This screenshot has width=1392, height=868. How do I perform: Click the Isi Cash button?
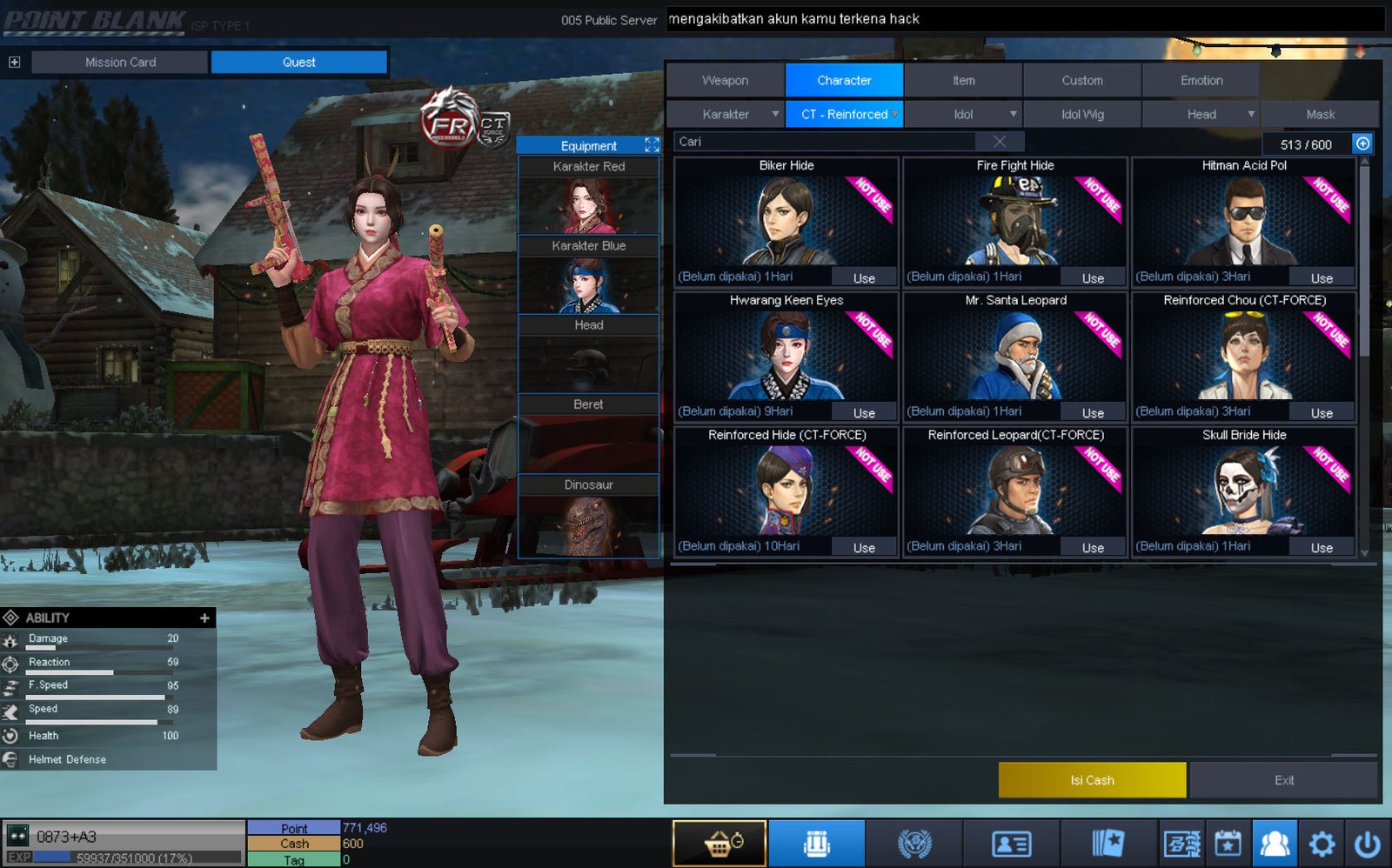[x=1092, y=780]
